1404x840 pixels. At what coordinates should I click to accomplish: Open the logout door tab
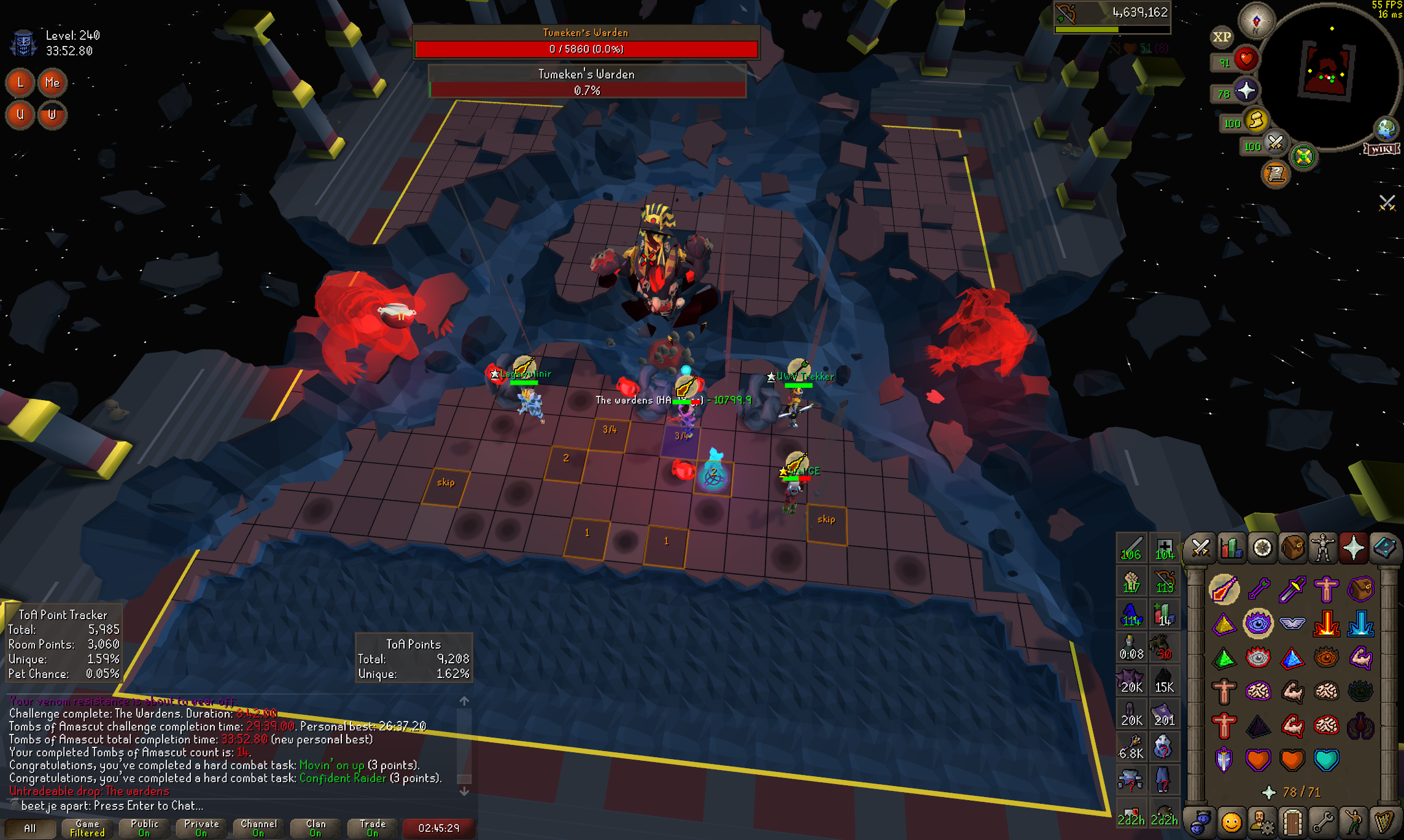click(1292, 822)
